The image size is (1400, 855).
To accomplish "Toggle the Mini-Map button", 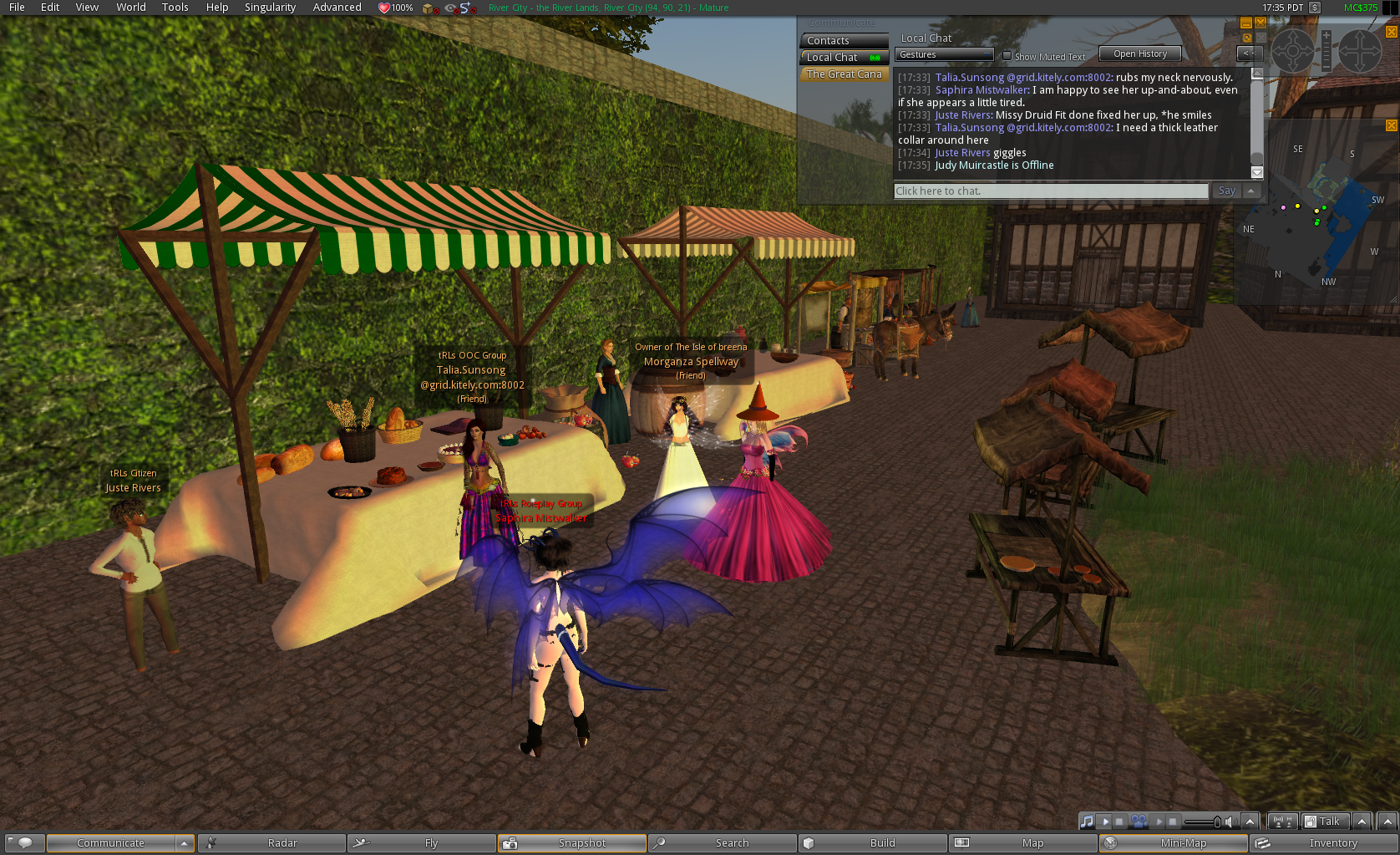I will 1174,843.
